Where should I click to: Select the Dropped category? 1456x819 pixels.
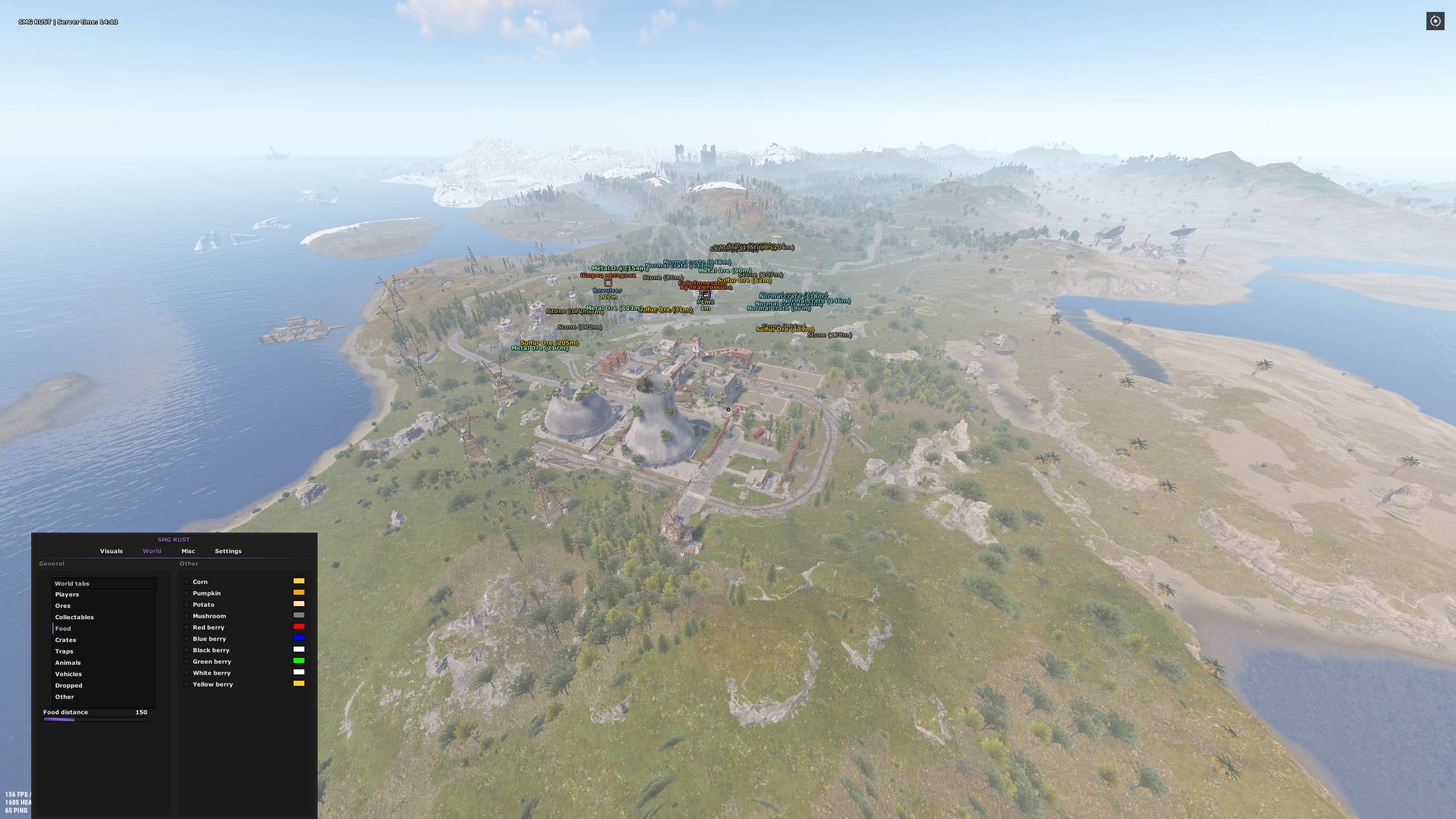pos(68,685)
